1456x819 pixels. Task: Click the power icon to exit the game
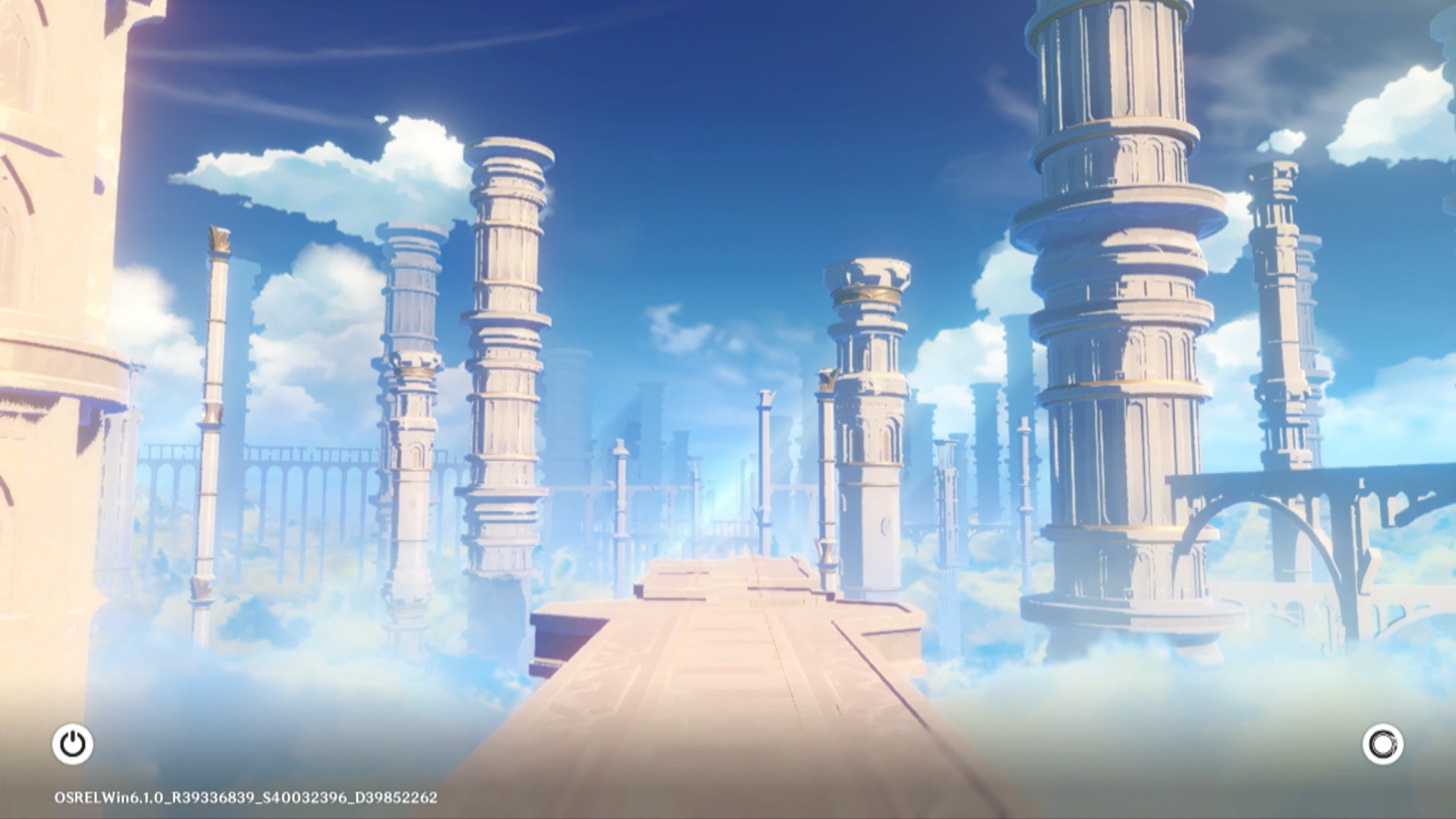[x=73, y=744]
